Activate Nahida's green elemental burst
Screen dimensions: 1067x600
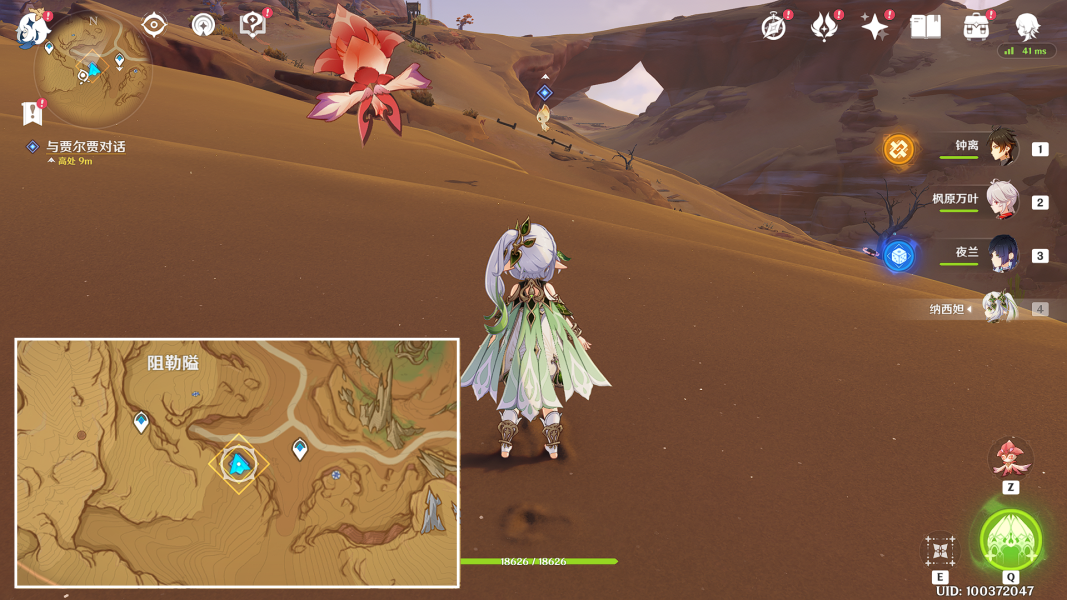coord(1010,539)
